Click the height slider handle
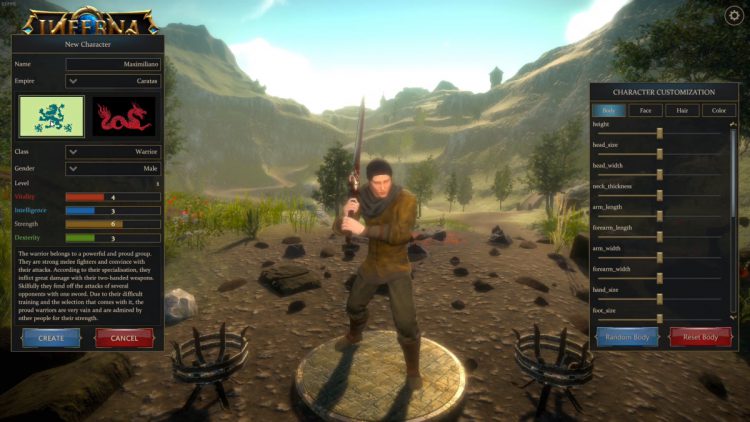Viewport: 750px width, 422px height. (x=660, y=132)
